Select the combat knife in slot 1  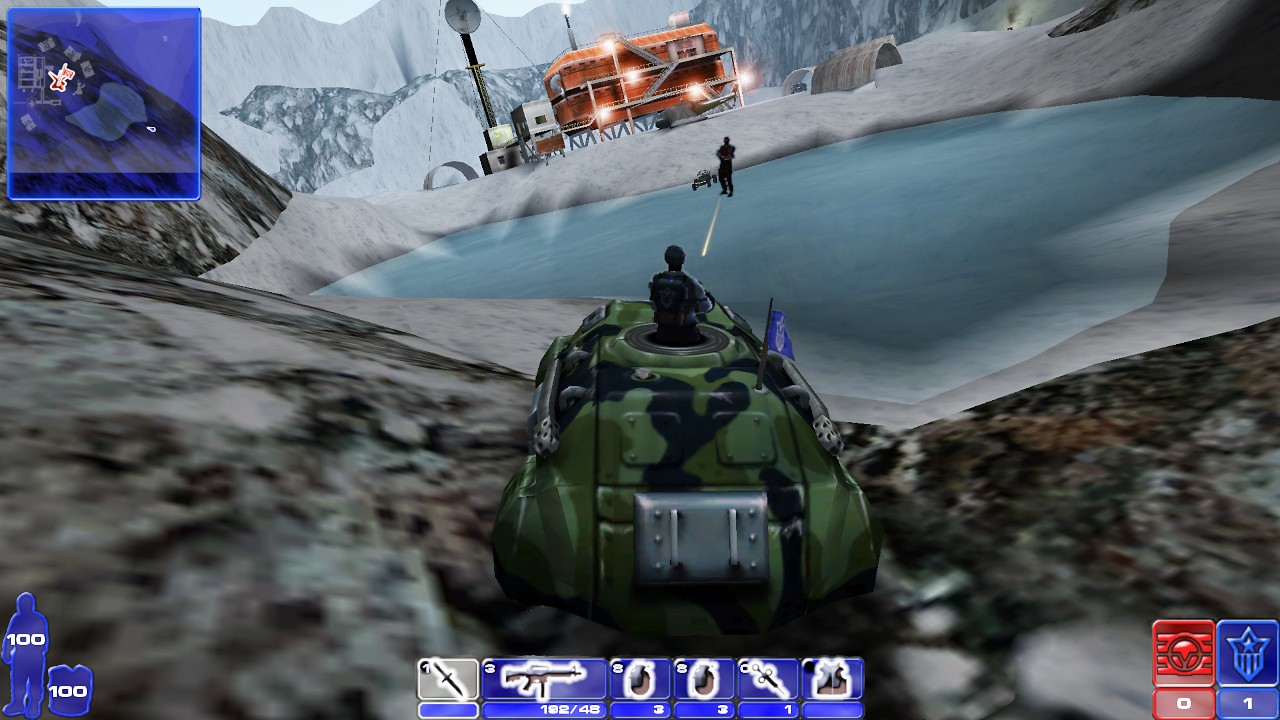pos(447,679)
